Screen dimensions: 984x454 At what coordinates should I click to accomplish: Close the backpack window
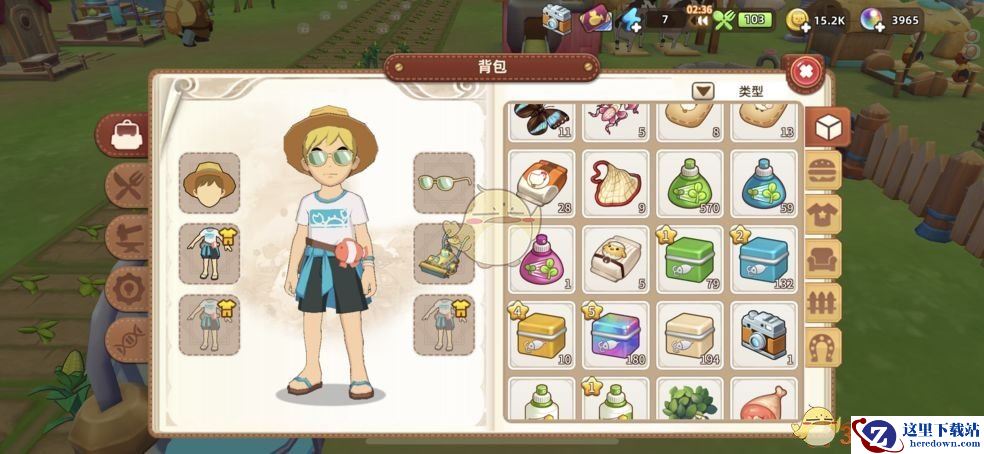(x=806, y=72)
